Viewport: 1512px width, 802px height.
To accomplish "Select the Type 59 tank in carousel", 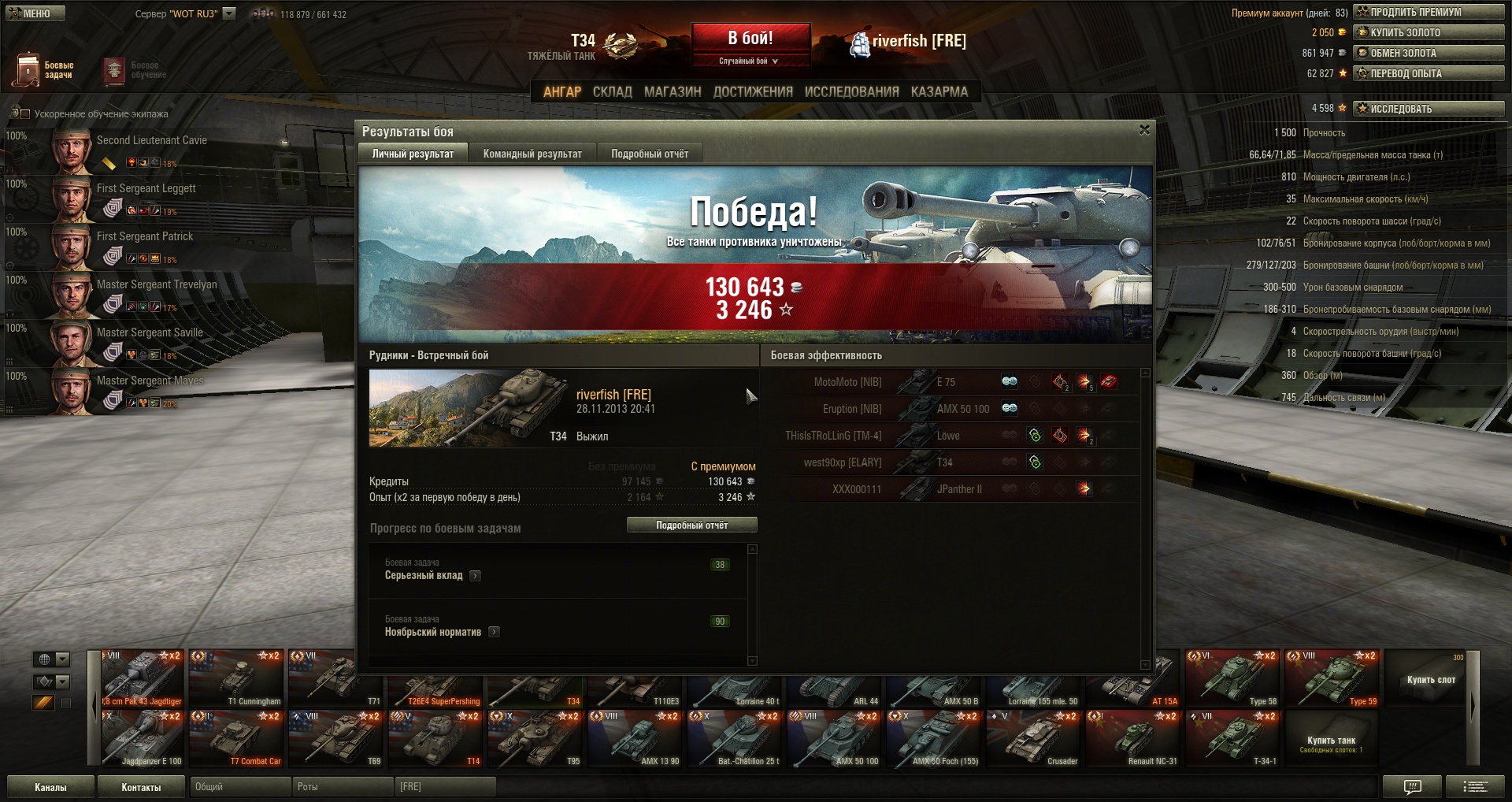I will pyautogui.click(x=1332, y=678).
